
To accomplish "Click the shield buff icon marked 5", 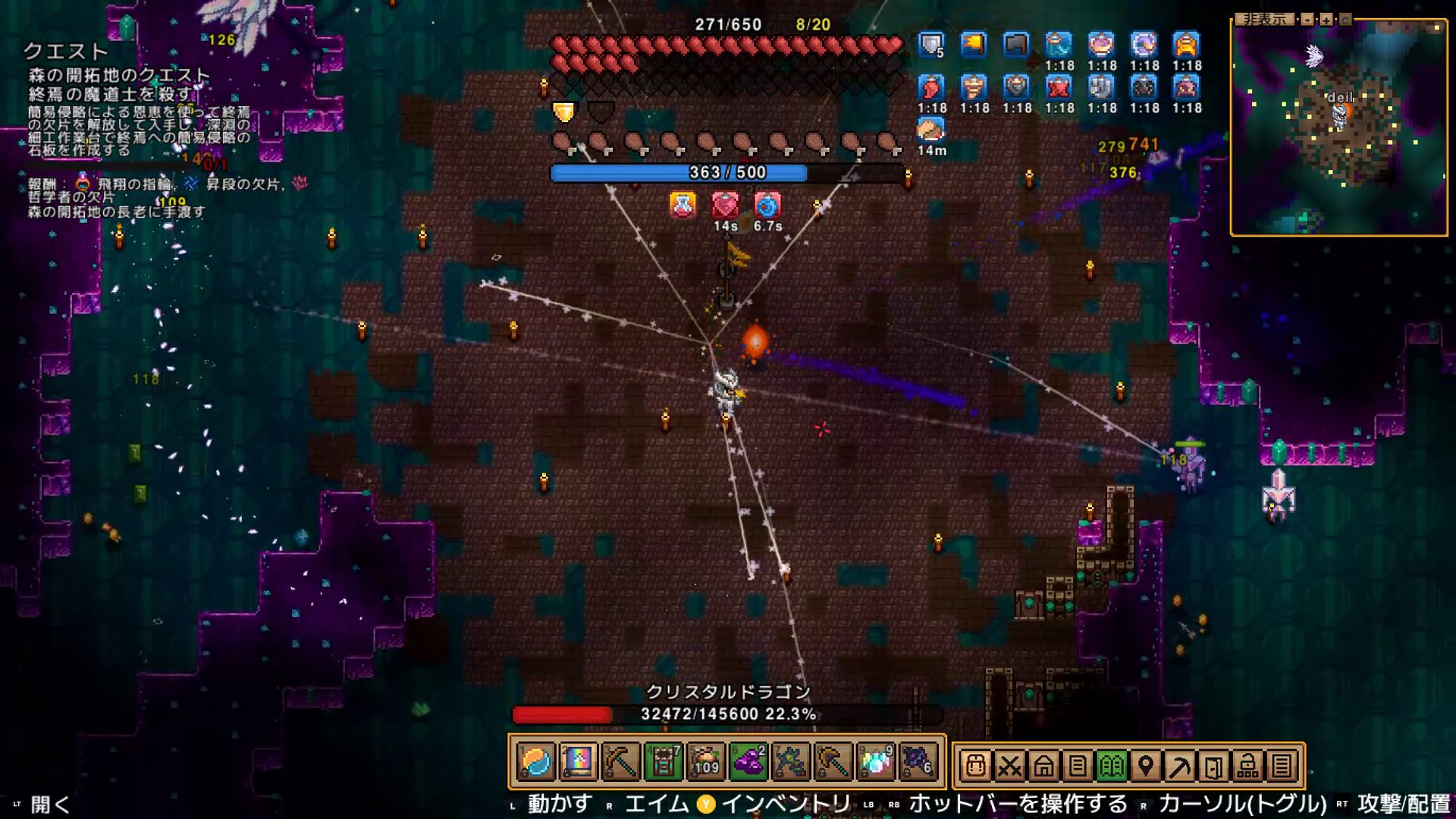I will click(930, 45).
